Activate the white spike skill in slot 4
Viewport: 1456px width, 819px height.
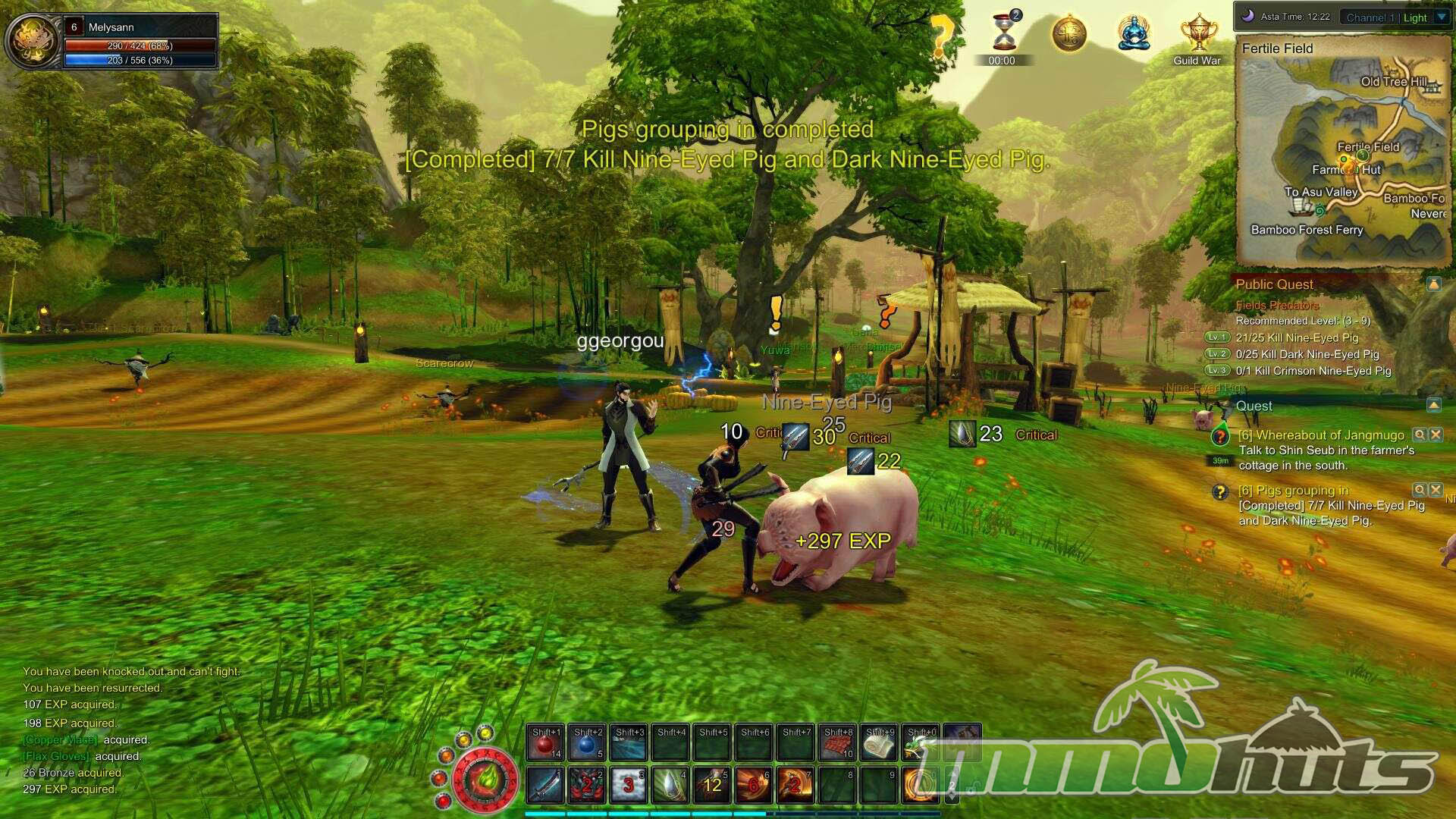pyautogui.click(x=670, y=786)
